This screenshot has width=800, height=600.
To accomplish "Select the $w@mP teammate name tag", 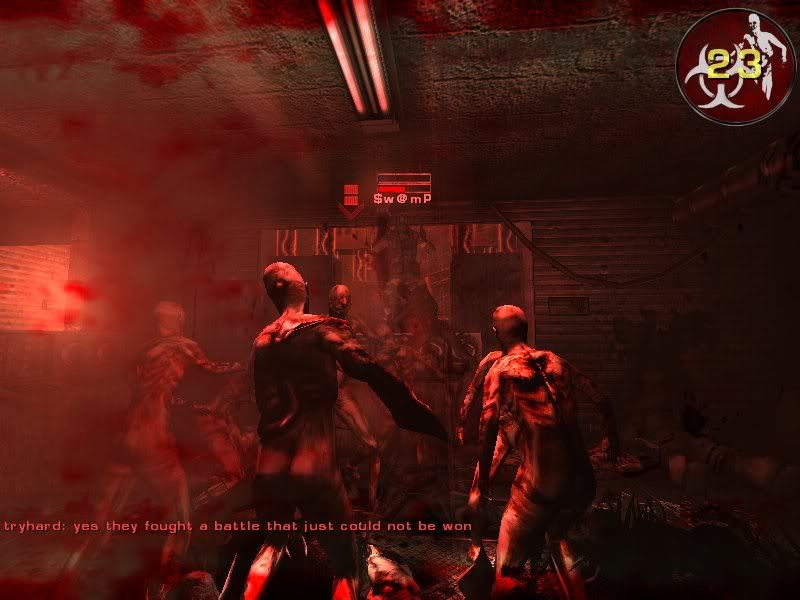I will (x=402, y=199).
